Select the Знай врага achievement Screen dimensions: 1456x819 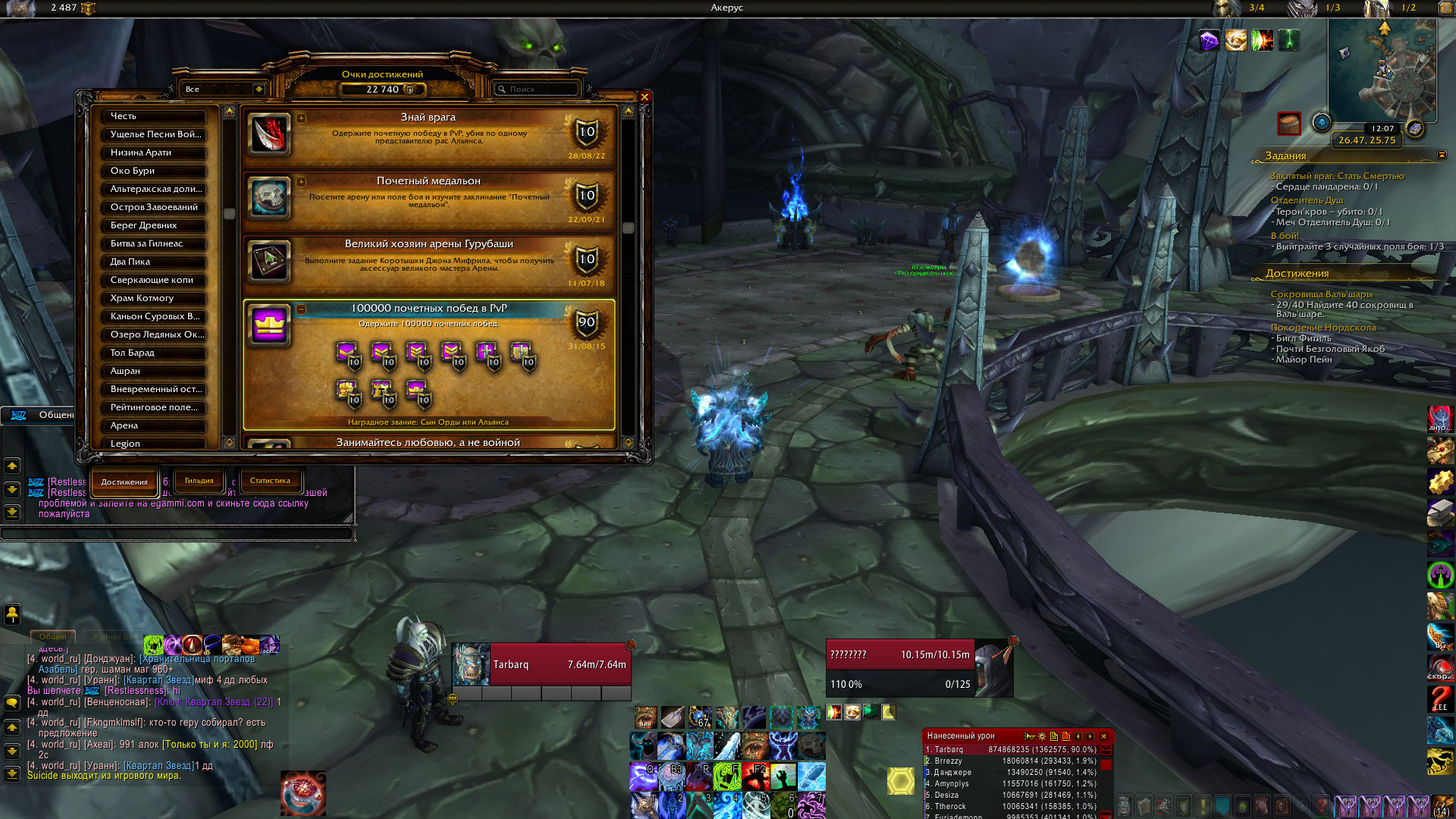coord(428,136)
